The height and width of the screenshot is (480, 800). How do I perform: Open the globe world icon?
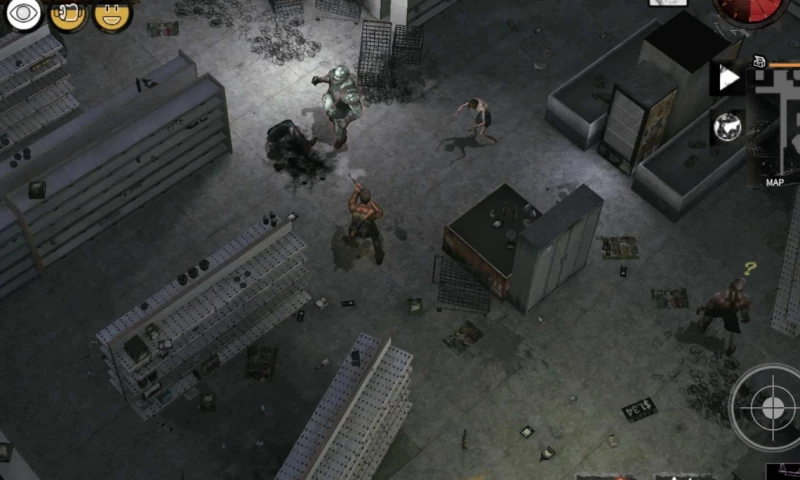pyautogui.click(x=728, y=127)
